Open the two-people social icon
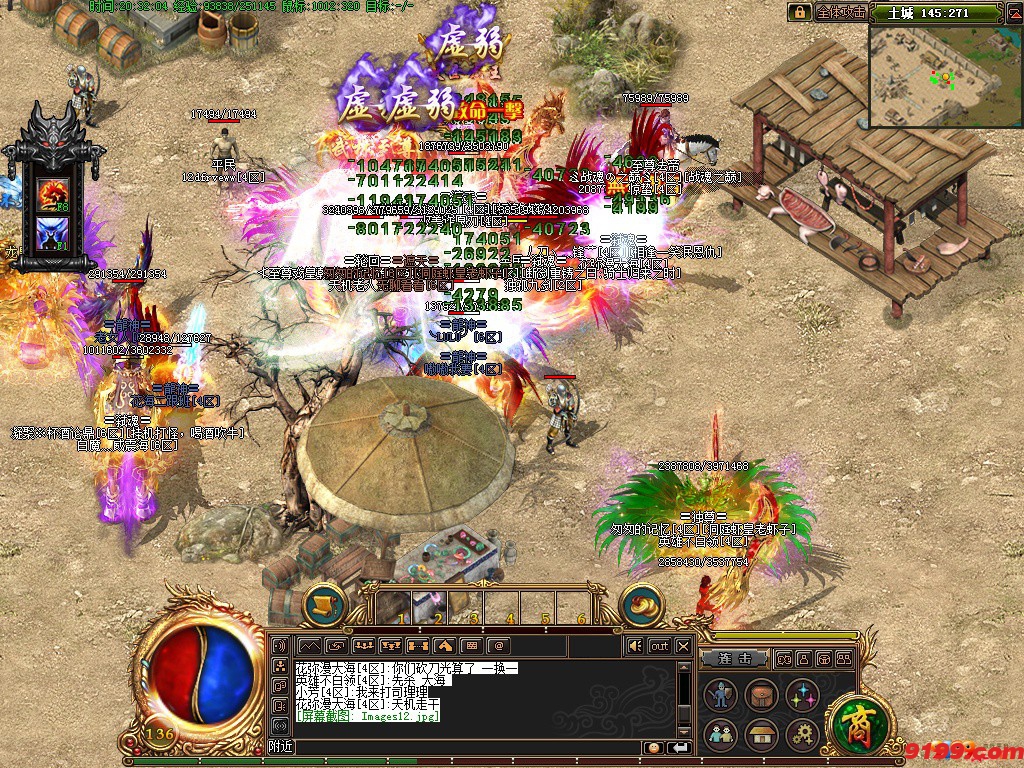This screenshot has height=768, width=1024. [720, 735]
